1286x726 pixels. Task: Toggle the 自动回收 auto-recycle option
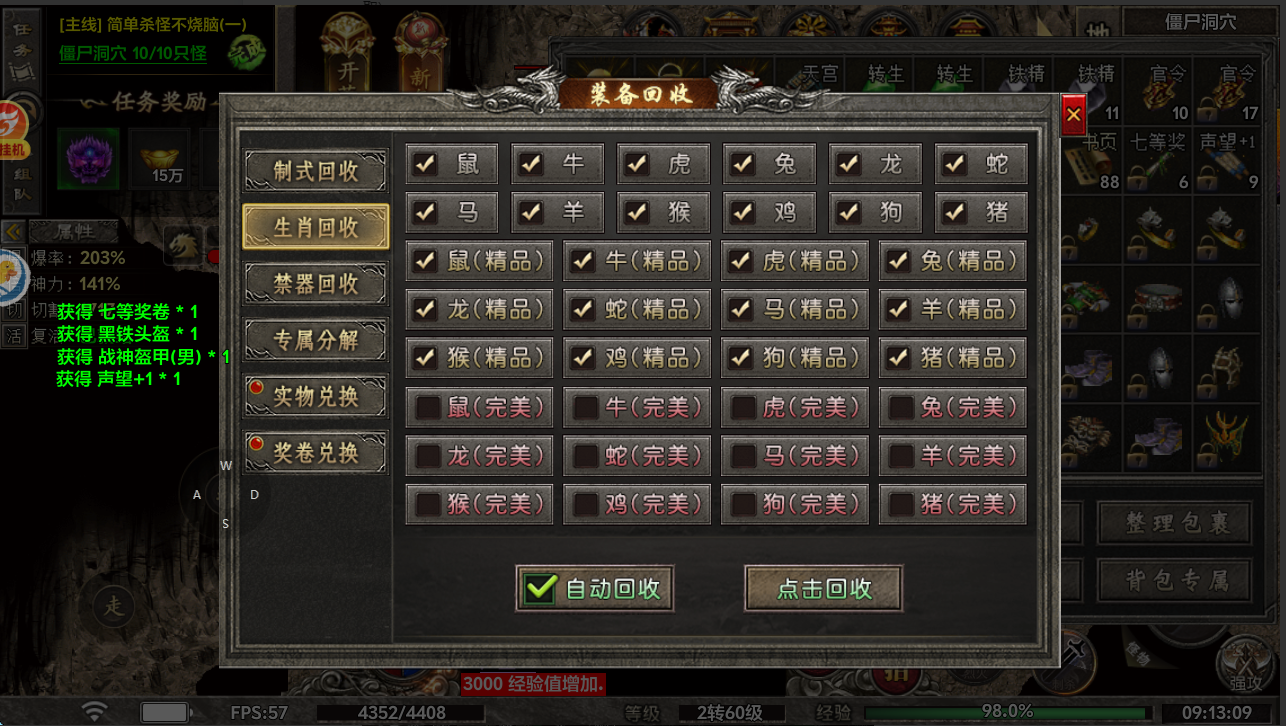tap(541, 588)
